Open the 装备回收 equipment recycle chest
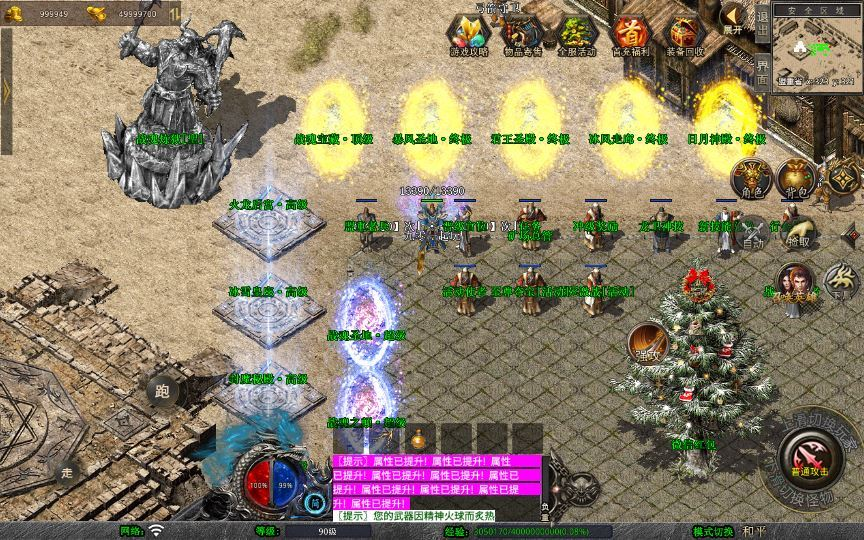The width and height of the screenshot is (864, 540). point(685,35)
